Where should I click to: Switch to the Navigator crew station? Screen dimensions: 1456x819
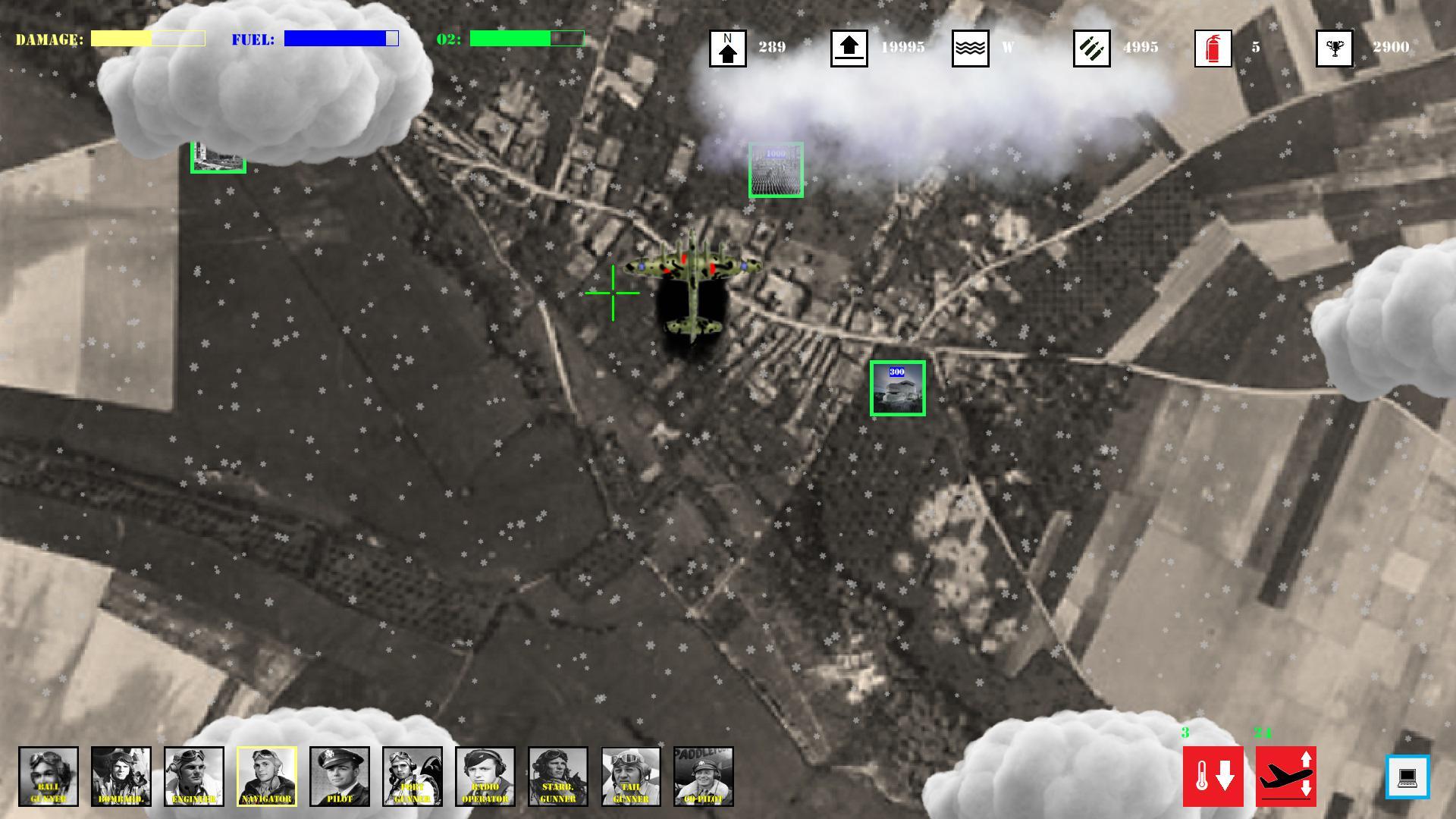coord(266,777)
